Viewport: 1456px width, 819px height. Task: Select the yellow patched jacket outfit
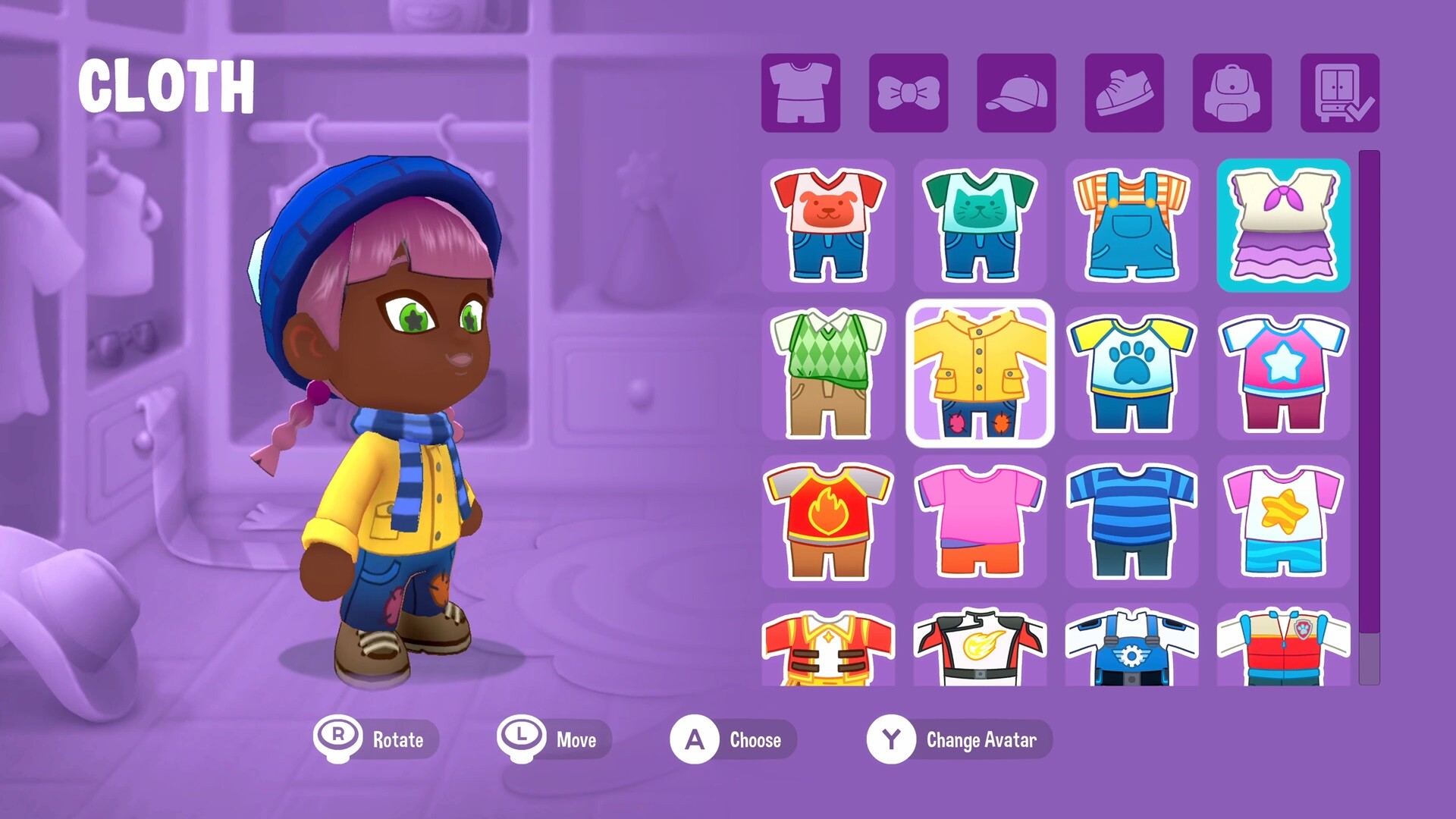coord(981,373)
